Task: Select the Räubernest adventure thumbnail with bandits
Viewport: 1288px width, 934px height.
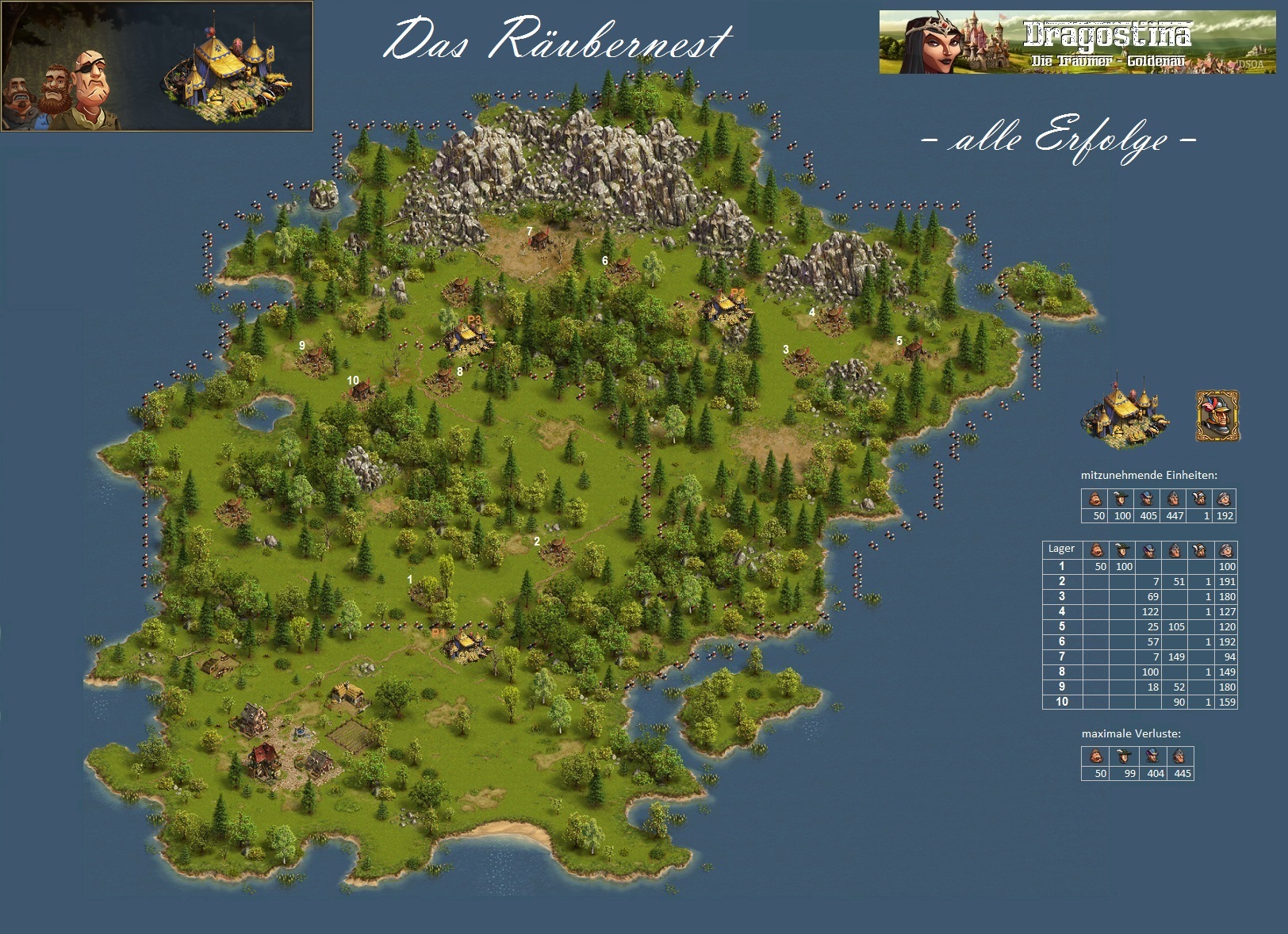Action: [x=157, y=67]
